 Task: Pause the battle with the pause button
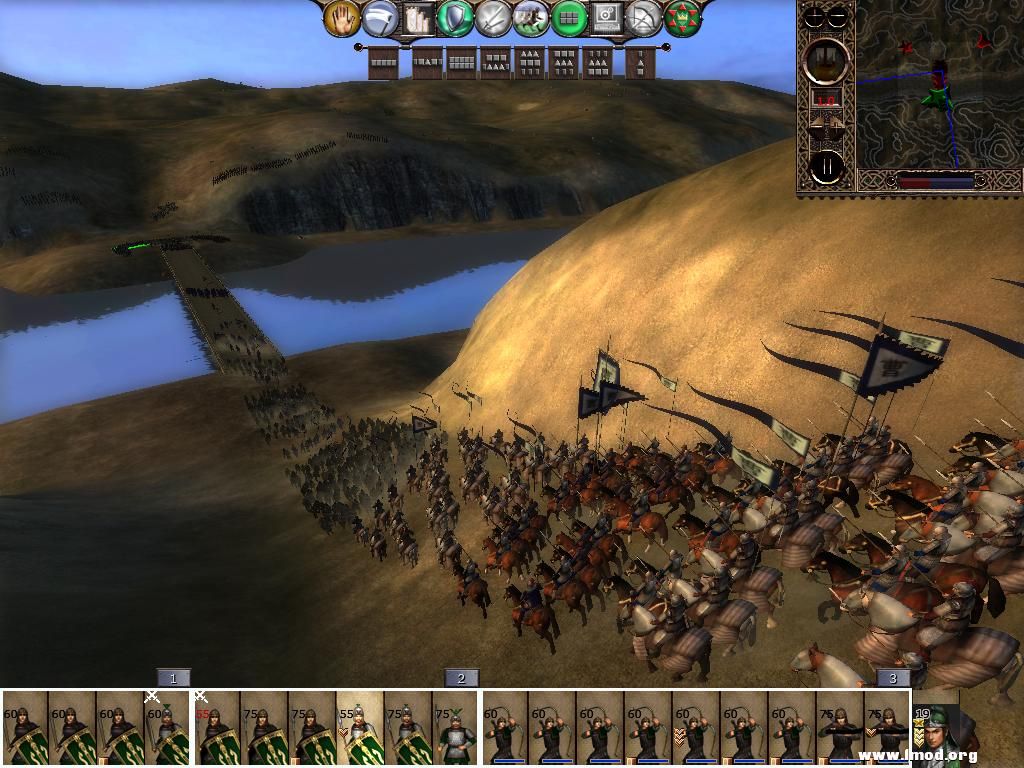tap(827, 168)
